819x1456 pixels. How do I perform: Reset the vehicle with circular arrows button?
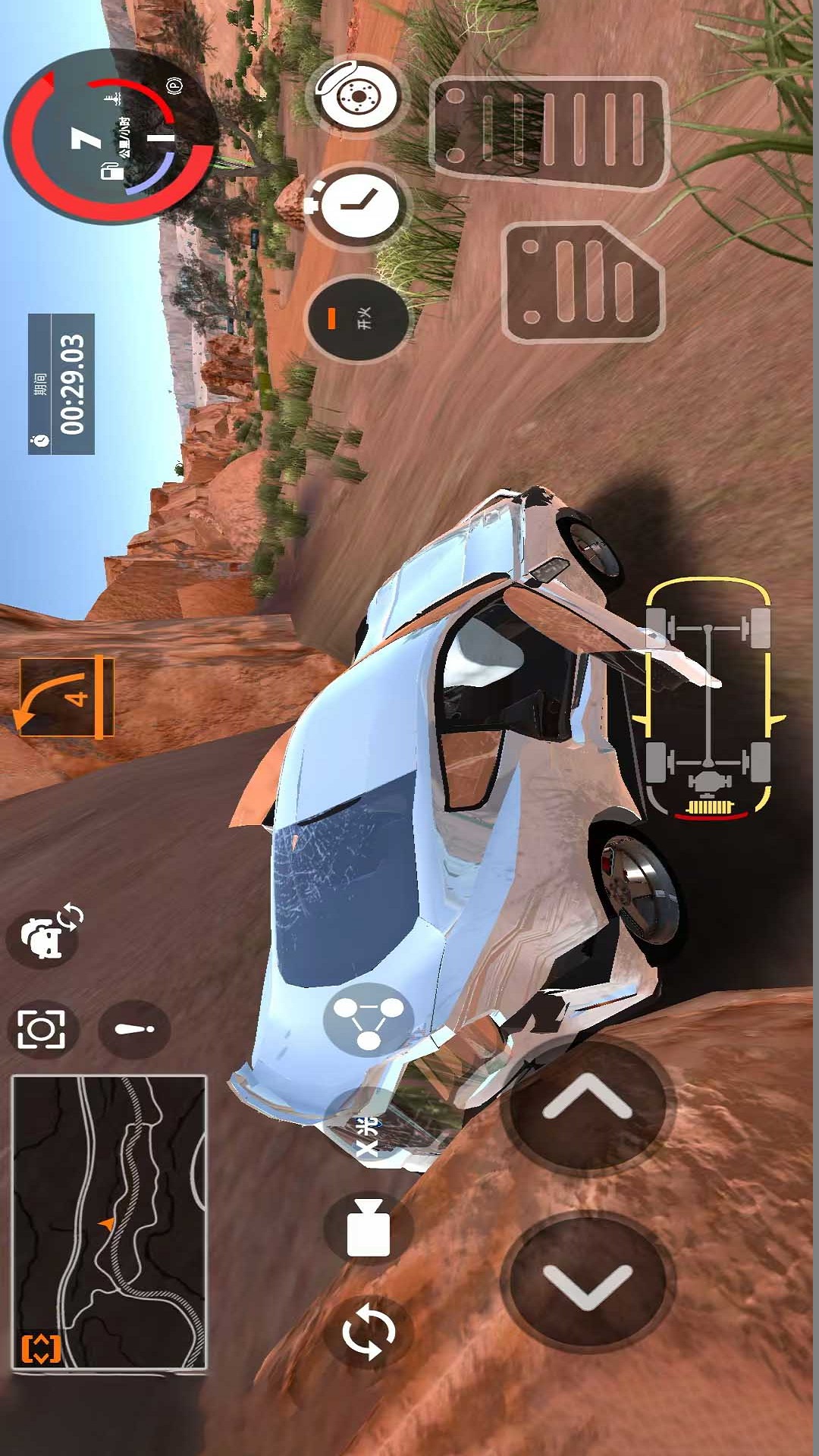[x=369, y=1331]
